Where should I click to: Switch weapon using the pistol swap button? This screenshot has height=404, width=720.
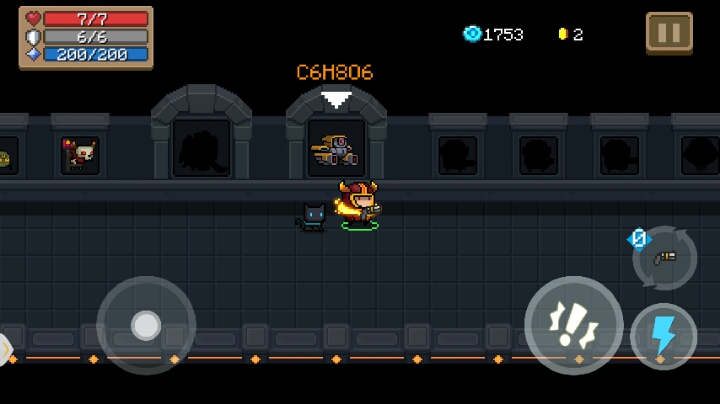point(665,257)
